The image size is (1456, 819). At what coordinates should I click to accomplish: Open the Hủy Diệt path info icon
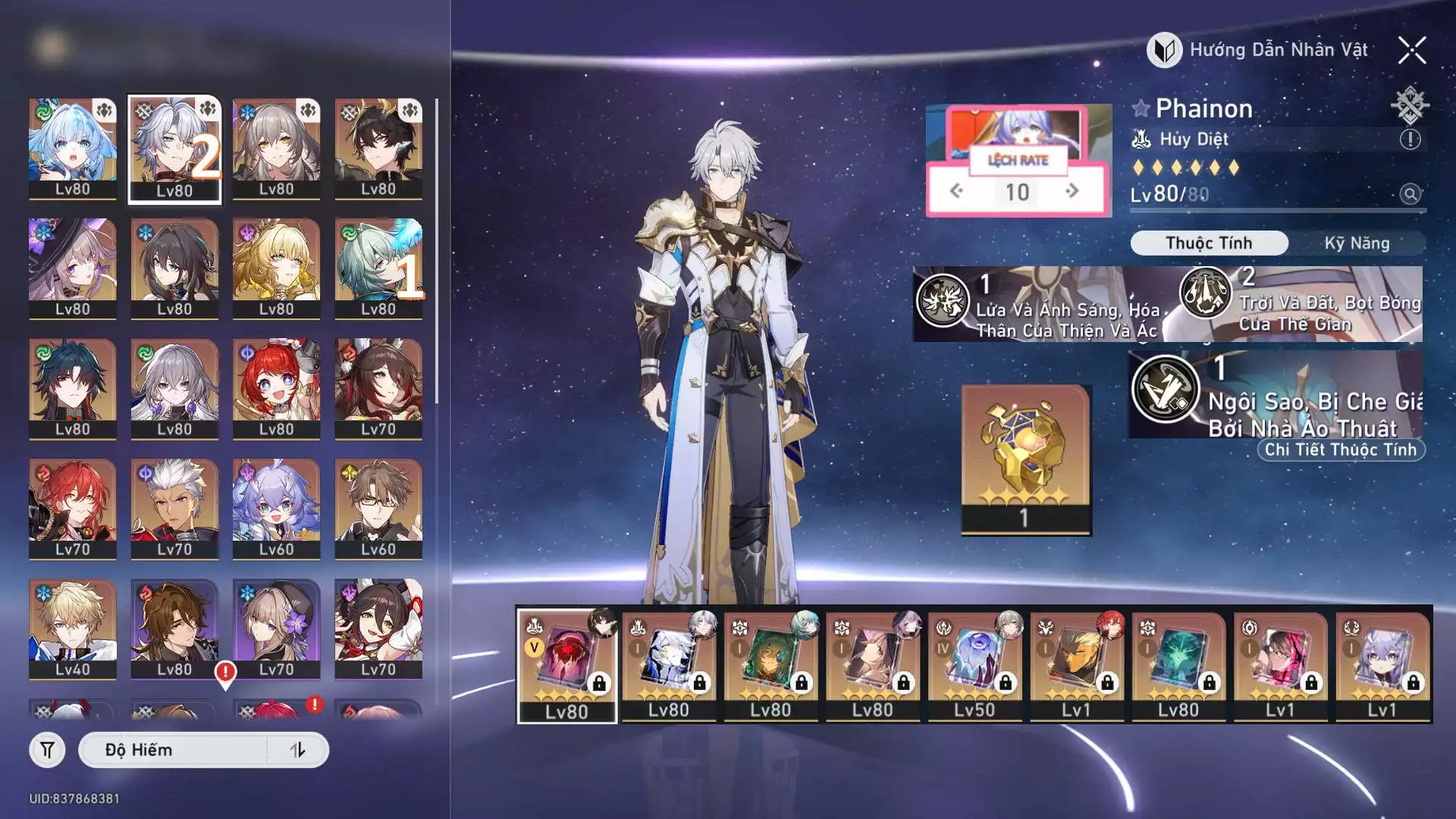[x=1410, y=140]
